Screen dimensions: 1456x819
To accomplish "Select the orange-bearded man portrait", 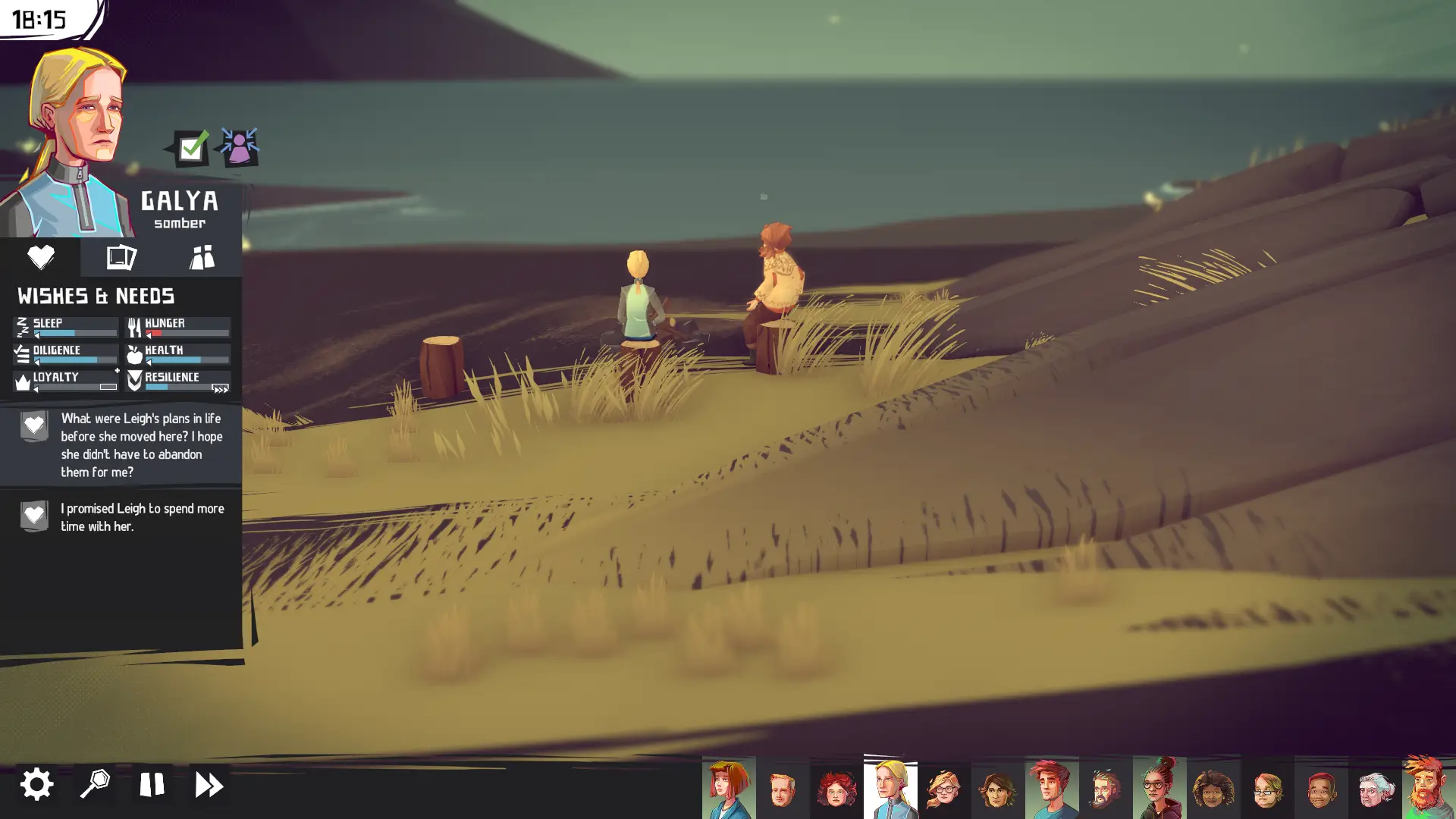I will [x=1428, y=789].
